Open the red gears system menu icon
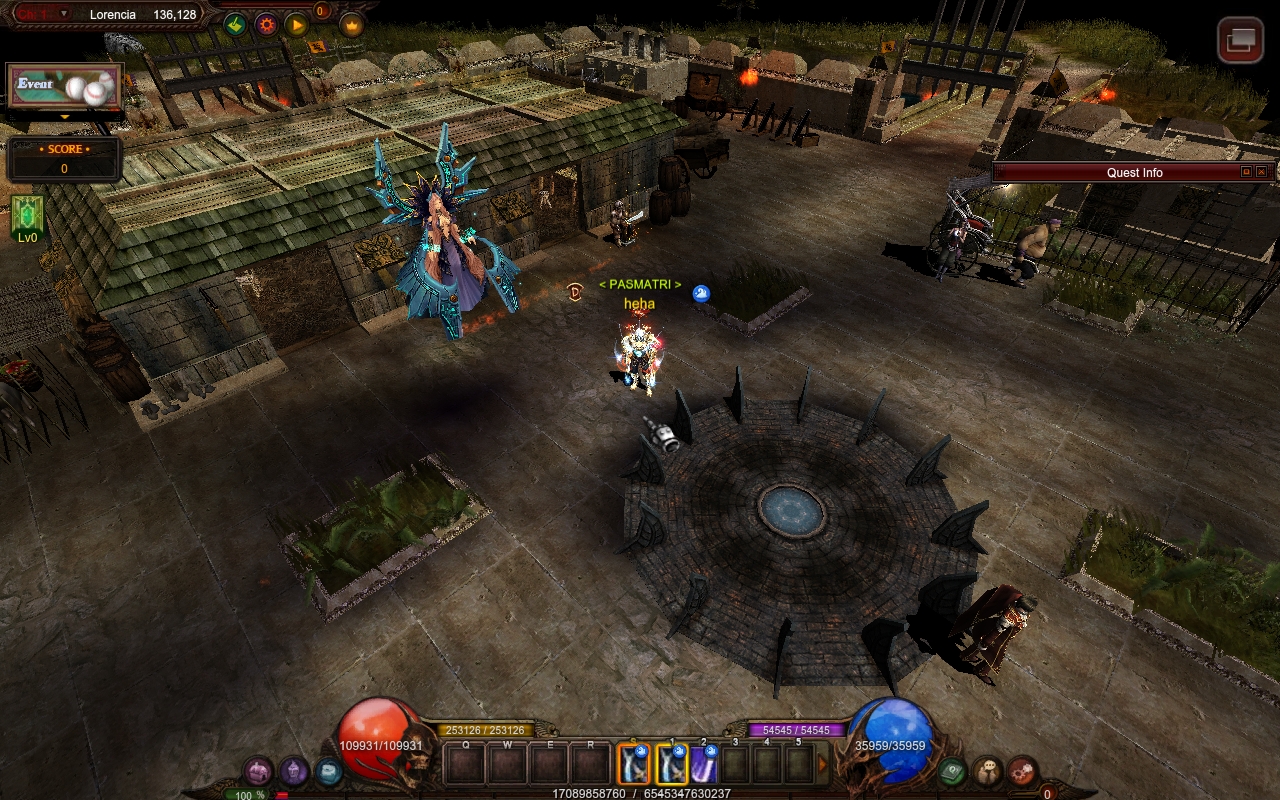Image resolution: width=1280 pixels, height=800 pixels. pyautogui.click(x=1022, y=771)
